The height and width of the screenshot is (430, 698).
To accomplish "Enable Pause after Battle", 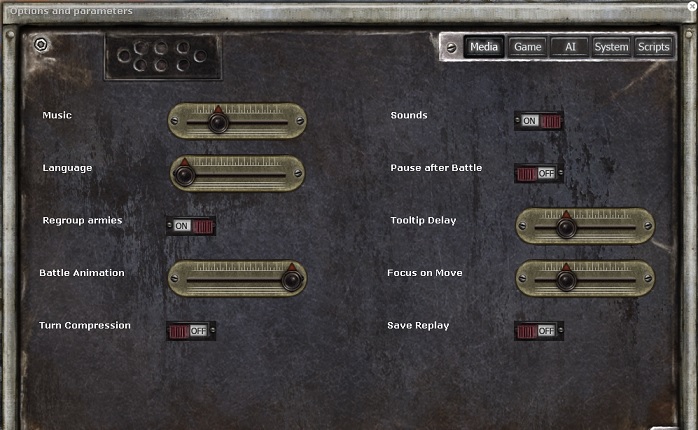I will click(x=539, y=173).
